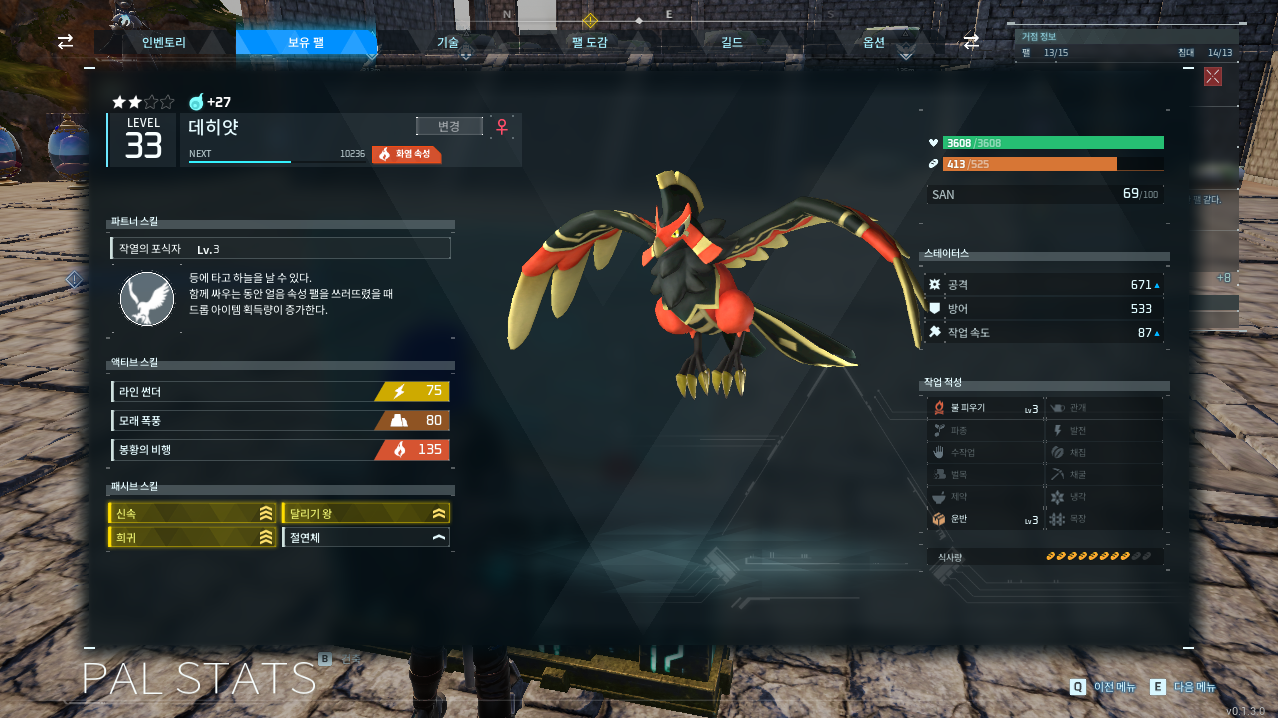Click the partner skill bird icon
1278x718 pixels.
point(147,299)
